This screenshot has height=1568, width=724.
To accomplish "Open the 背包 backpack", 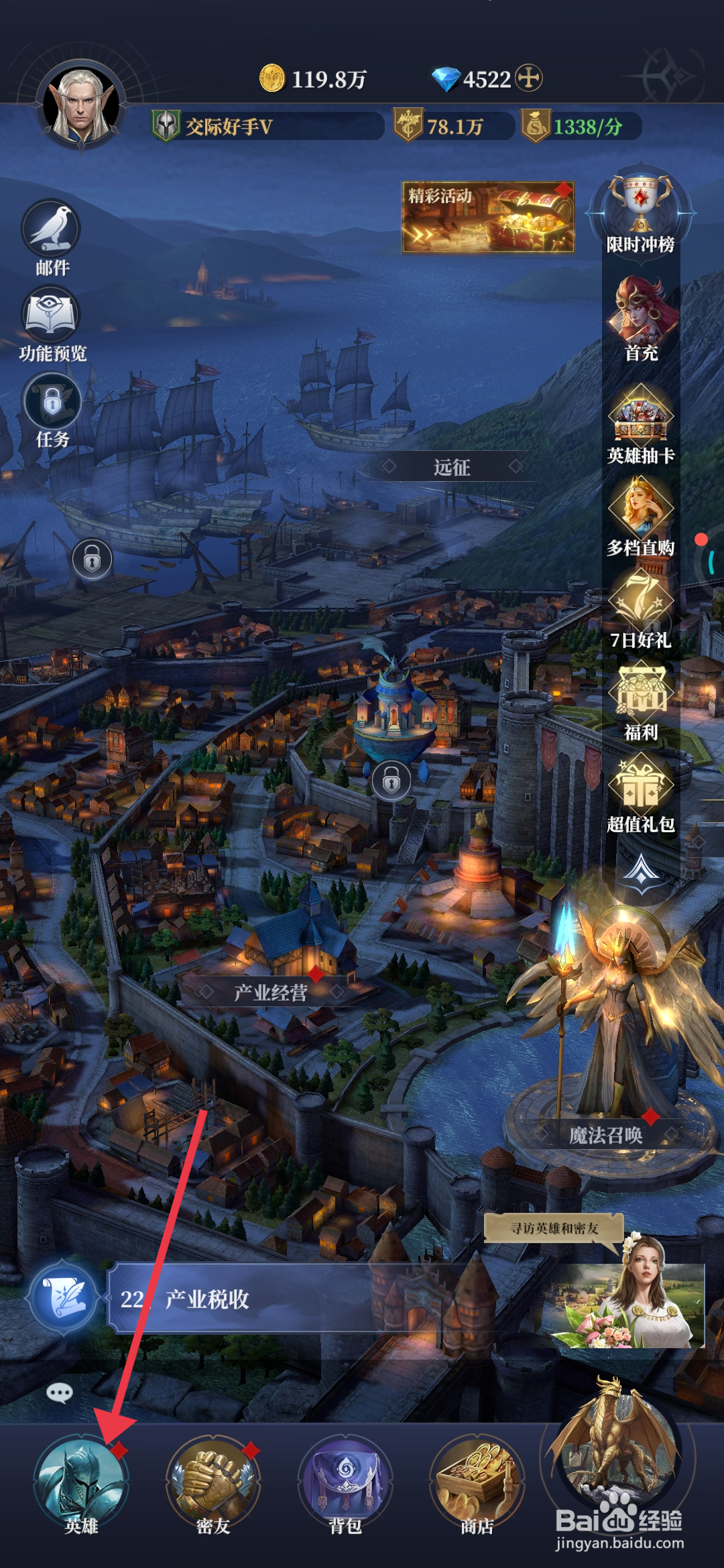I will [345, 1482].
